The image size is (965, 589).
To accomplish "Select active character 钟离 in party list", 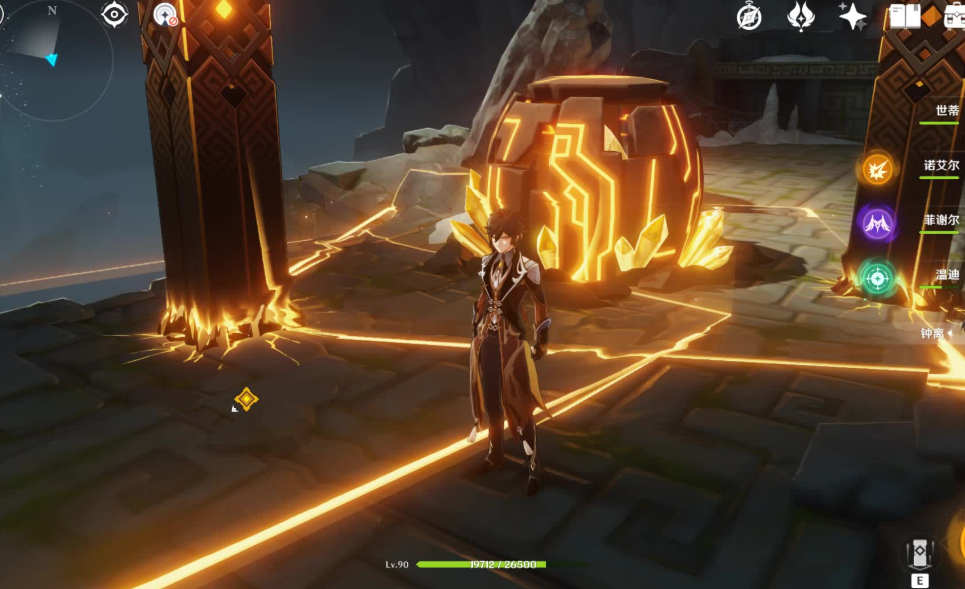I will pos(934,333).
